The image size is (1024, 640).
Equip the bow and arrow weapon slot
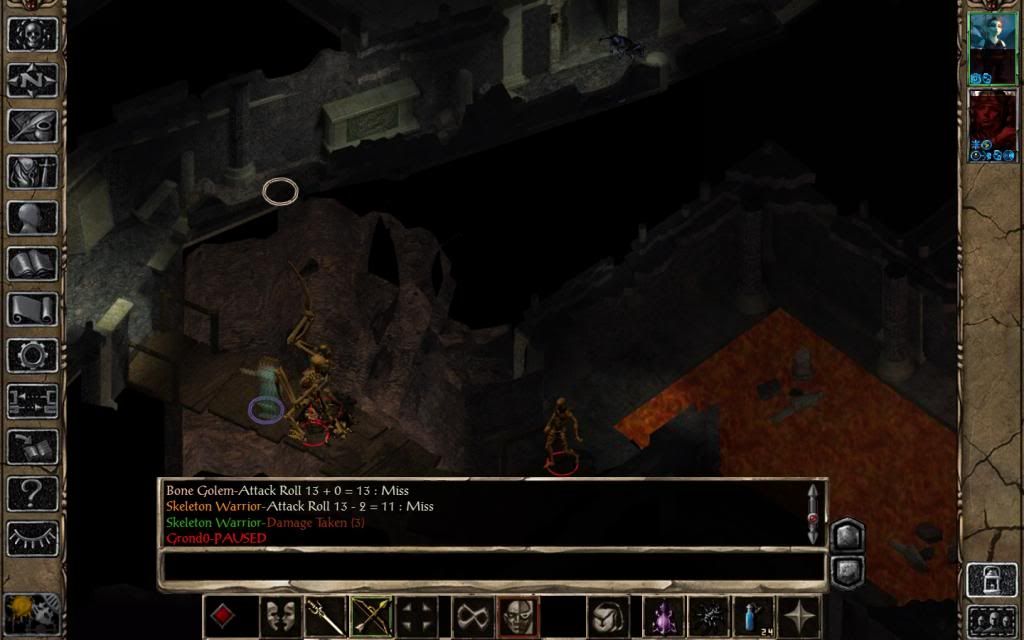371,615
